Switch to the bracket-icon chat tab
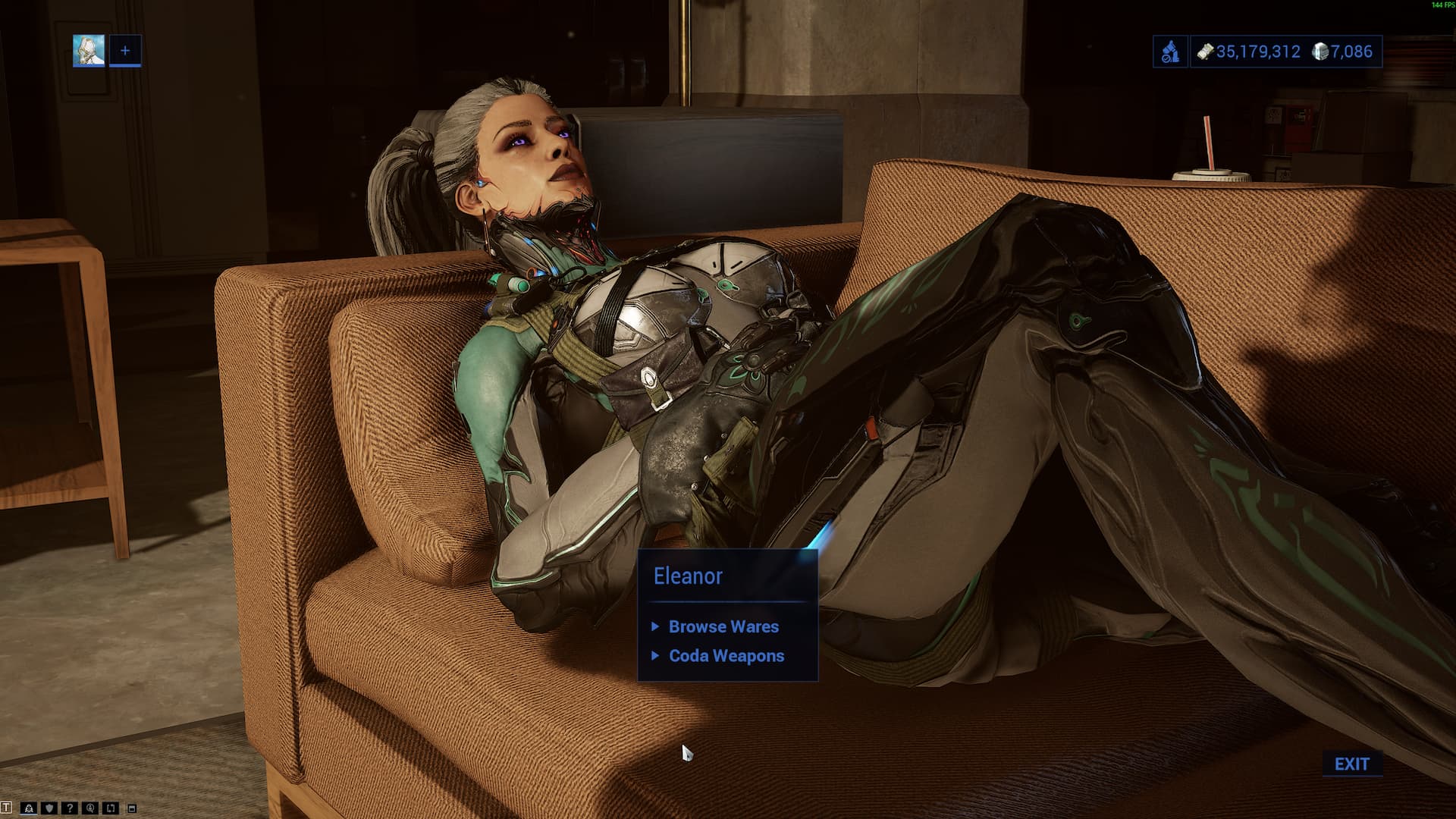The width and height of the screenshot is (1456, 819). point(111,808)
